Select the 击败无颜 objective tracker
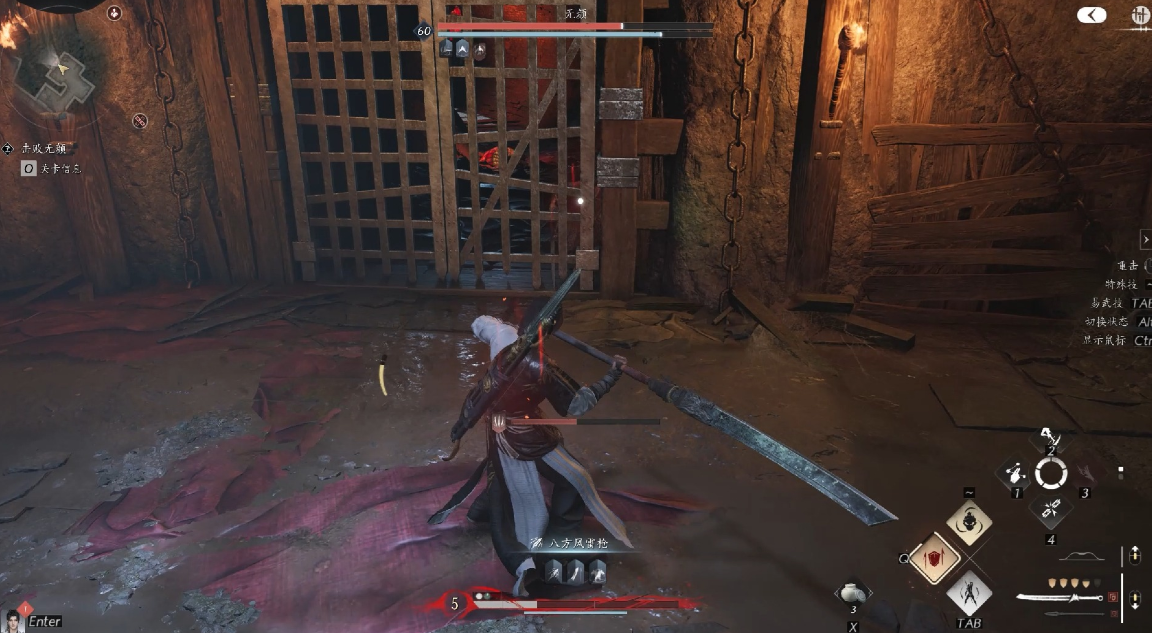 tap(44, 148)
